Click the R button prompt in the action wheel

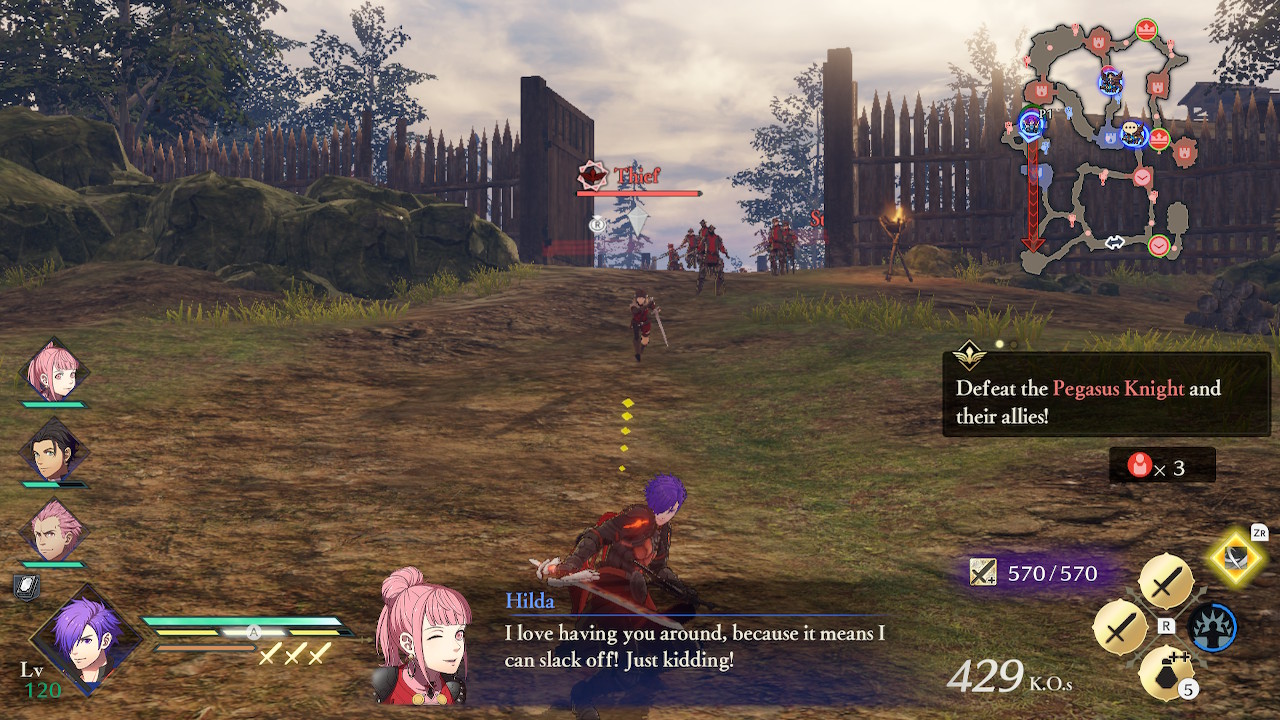coord(1166,625)
